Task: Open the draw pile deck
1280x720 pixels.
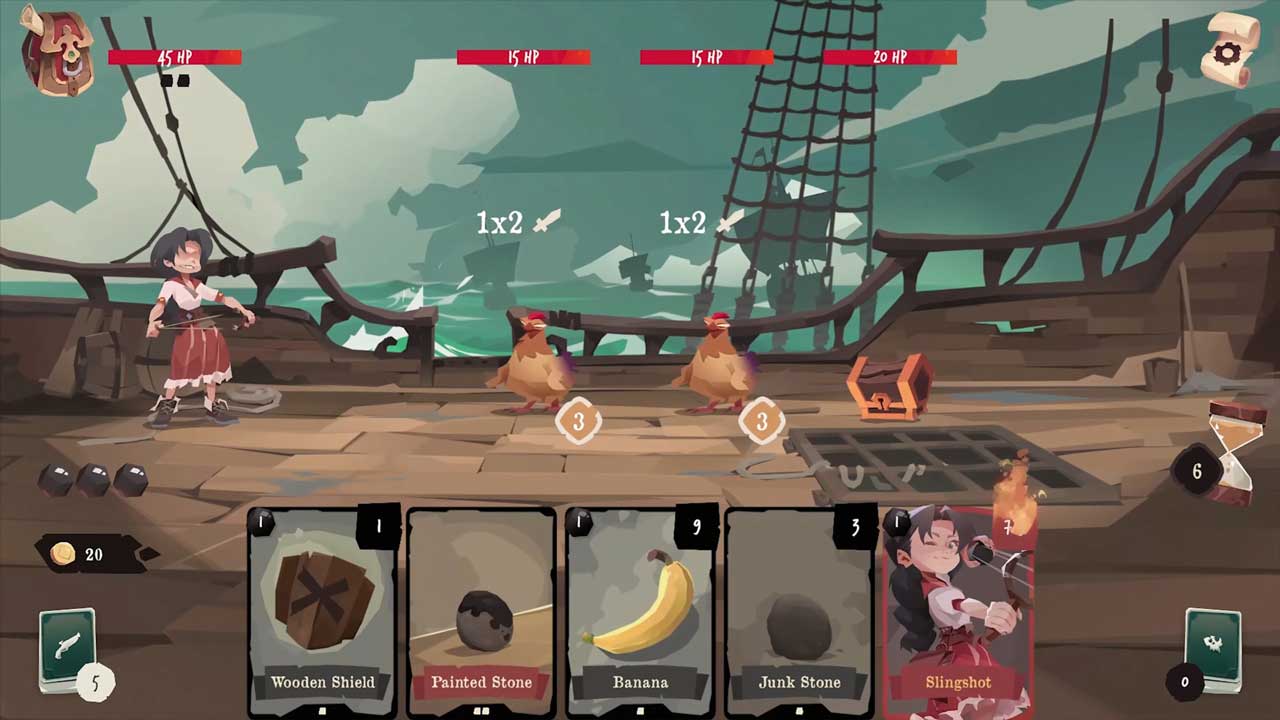Action: point(68,648)
